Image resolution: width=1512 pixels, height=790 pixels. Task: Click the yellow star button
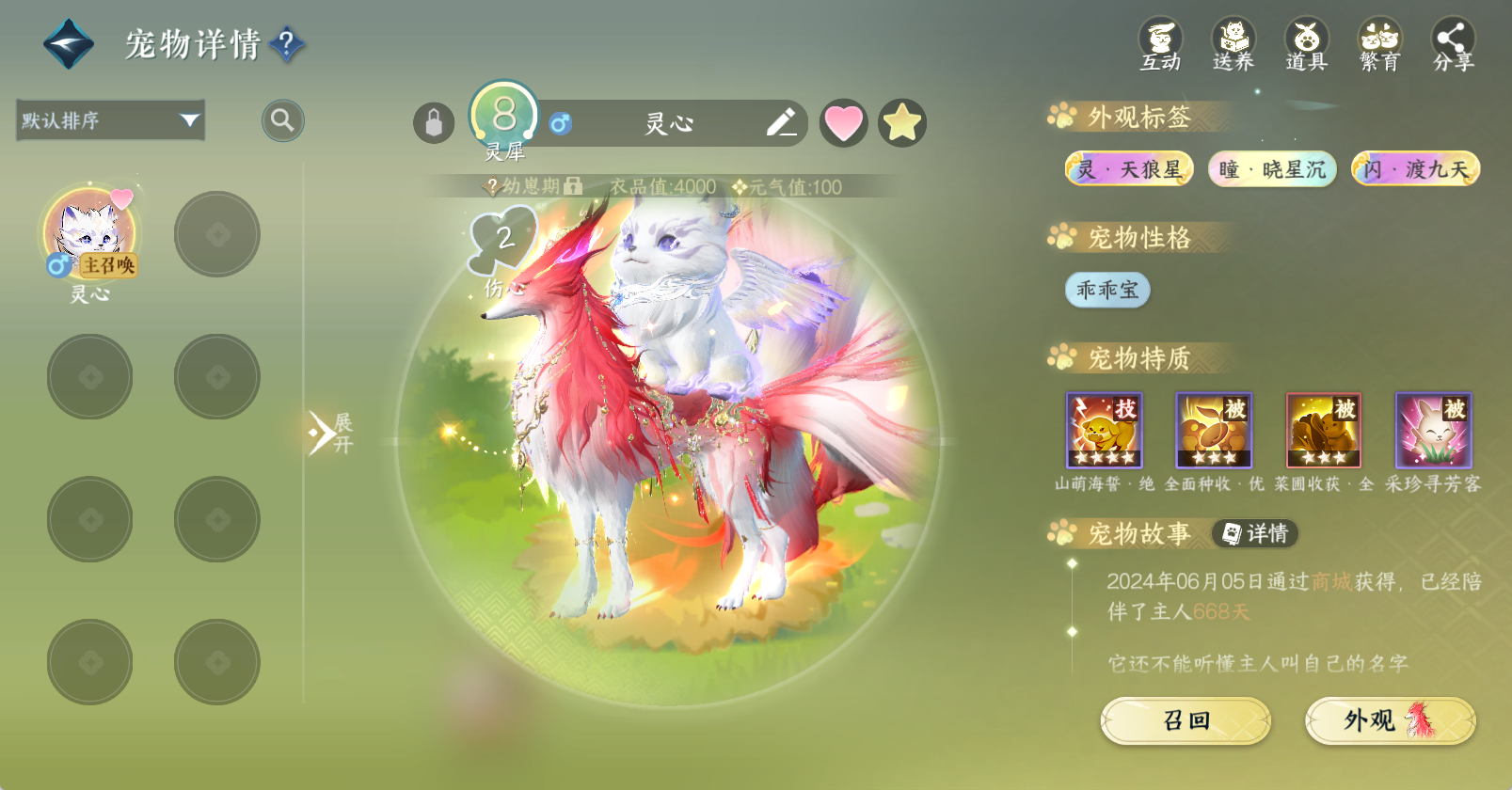tap(902, 123)
